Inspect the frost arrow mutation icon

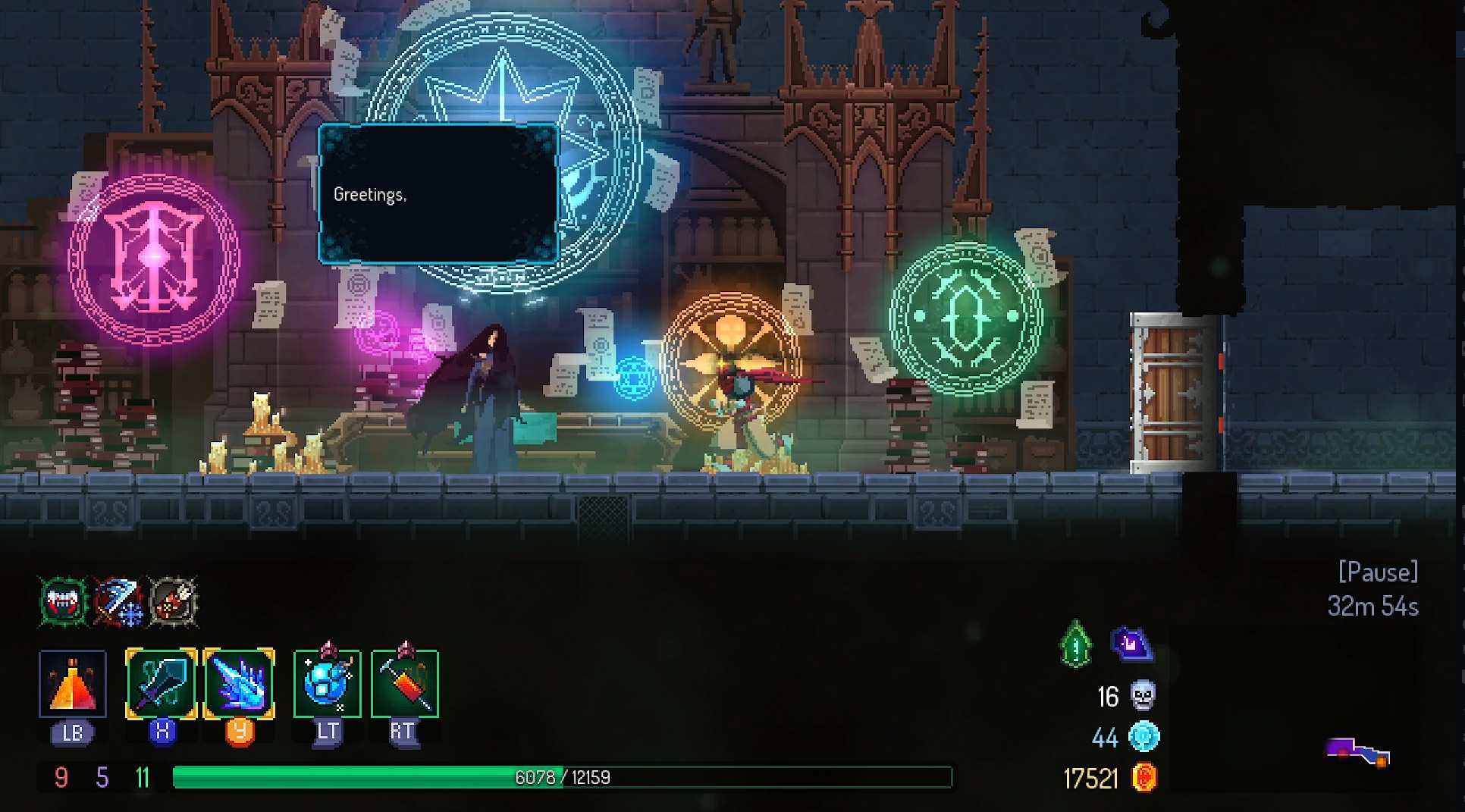coord(118,603)
